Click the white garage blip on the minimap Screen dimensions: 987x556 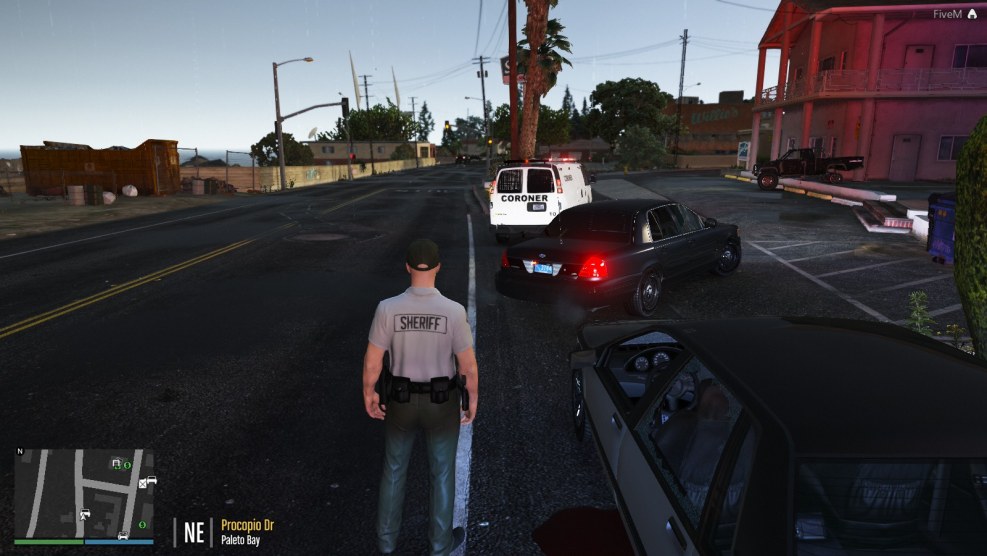click(x=116, y=463)
